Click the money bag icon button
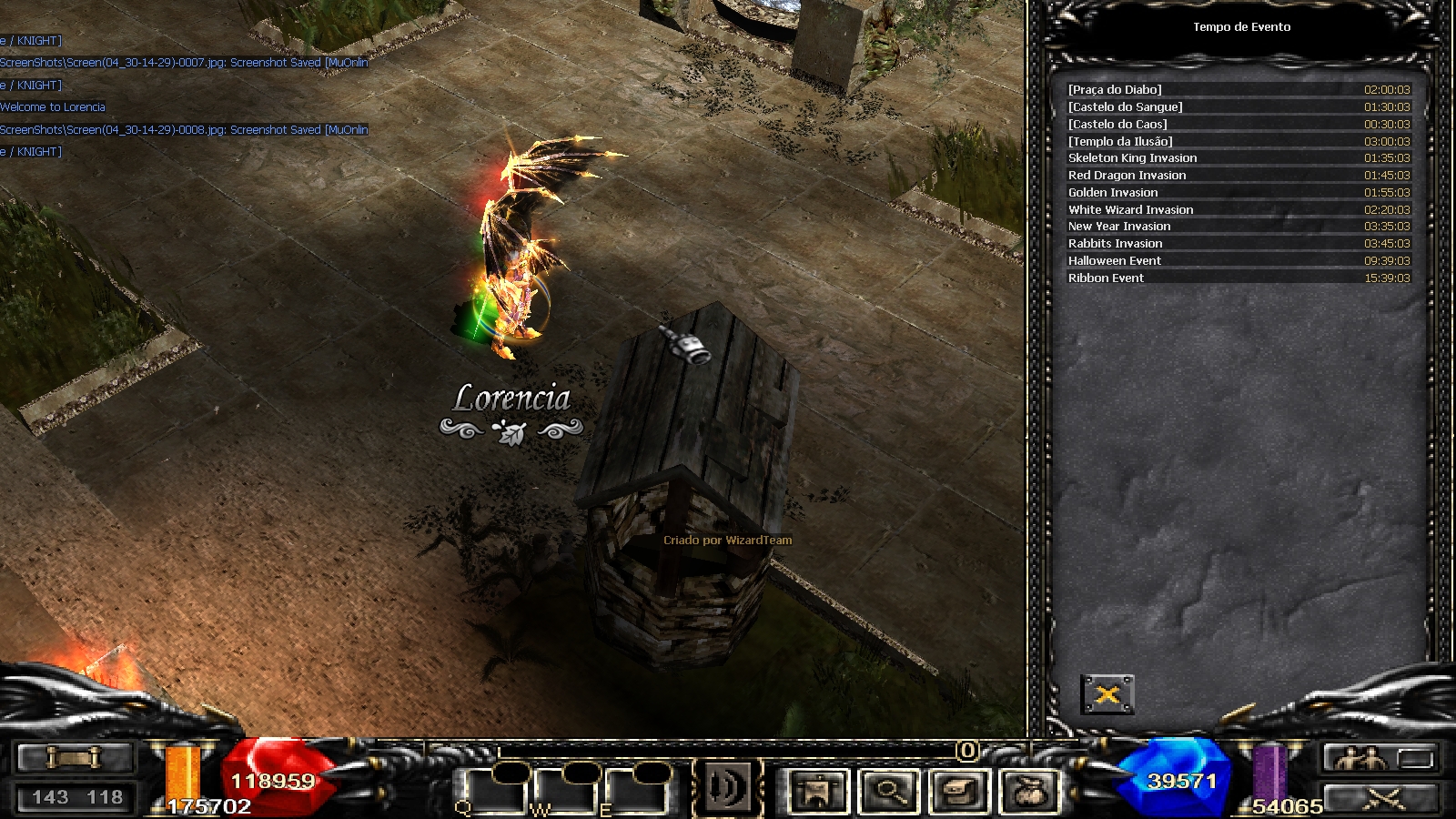Image resolution: width=1456 pixels, height=819 pixels. tap(1030, 791)
